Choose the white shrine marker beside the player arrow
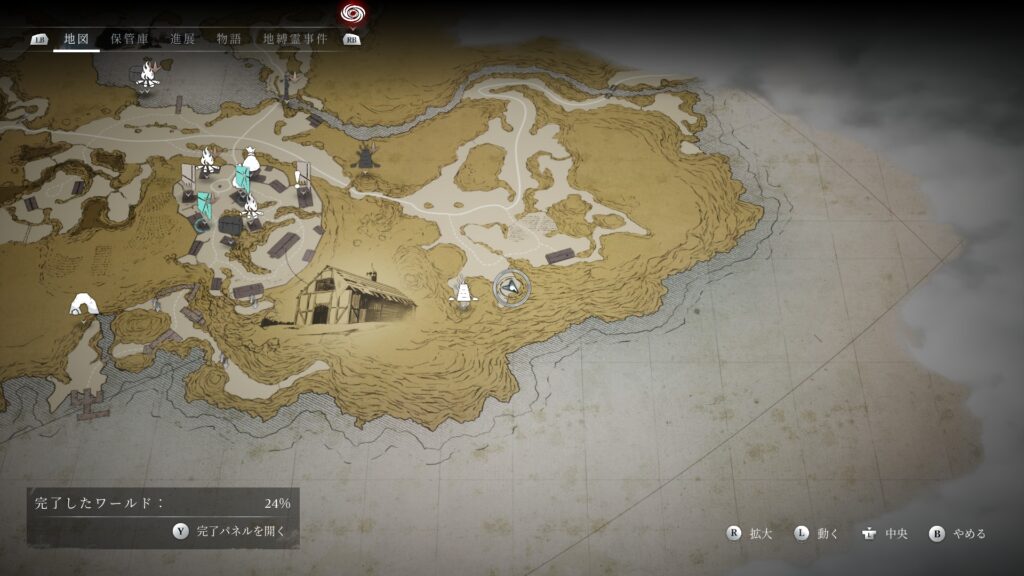 pyautogui.click(x=461, y=293)
